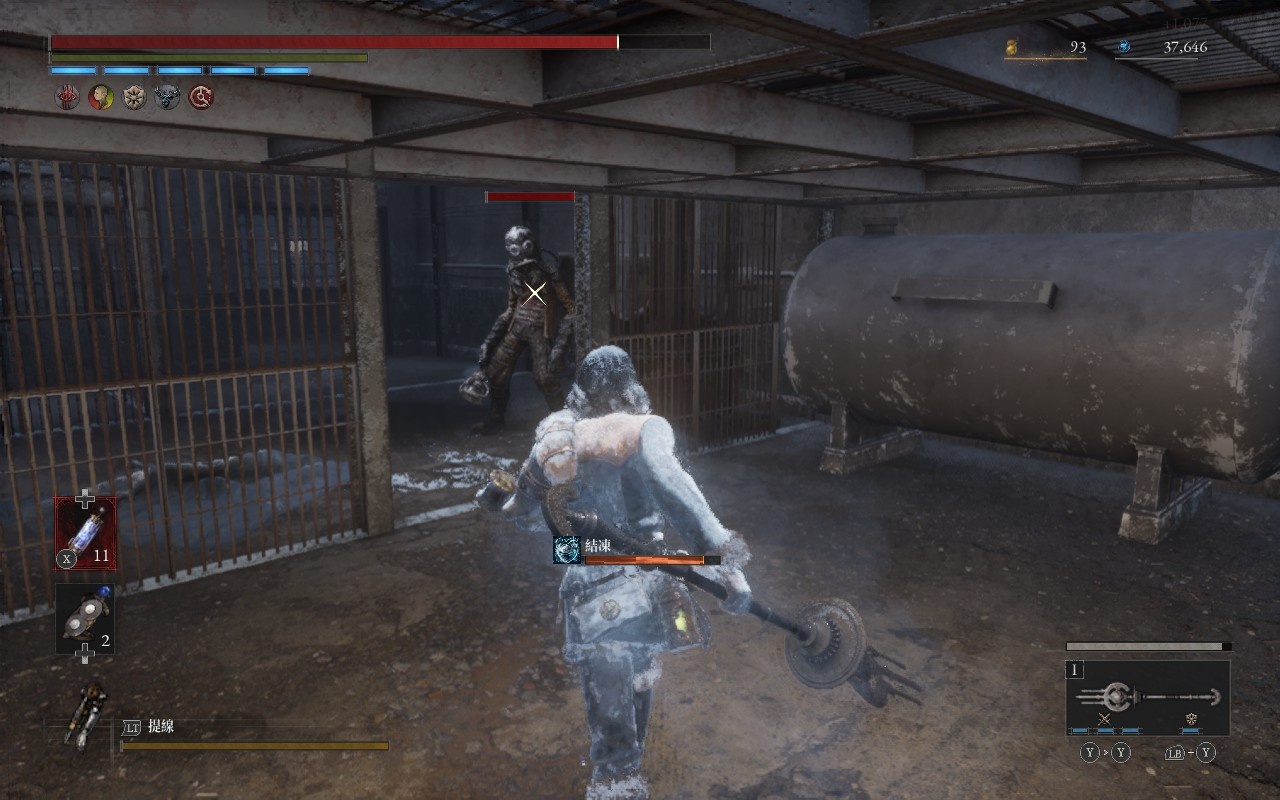The width and height of the screenshot is (1280, 800).
Task: Inspect the bald head profile status icon
Action: [101, 97]
